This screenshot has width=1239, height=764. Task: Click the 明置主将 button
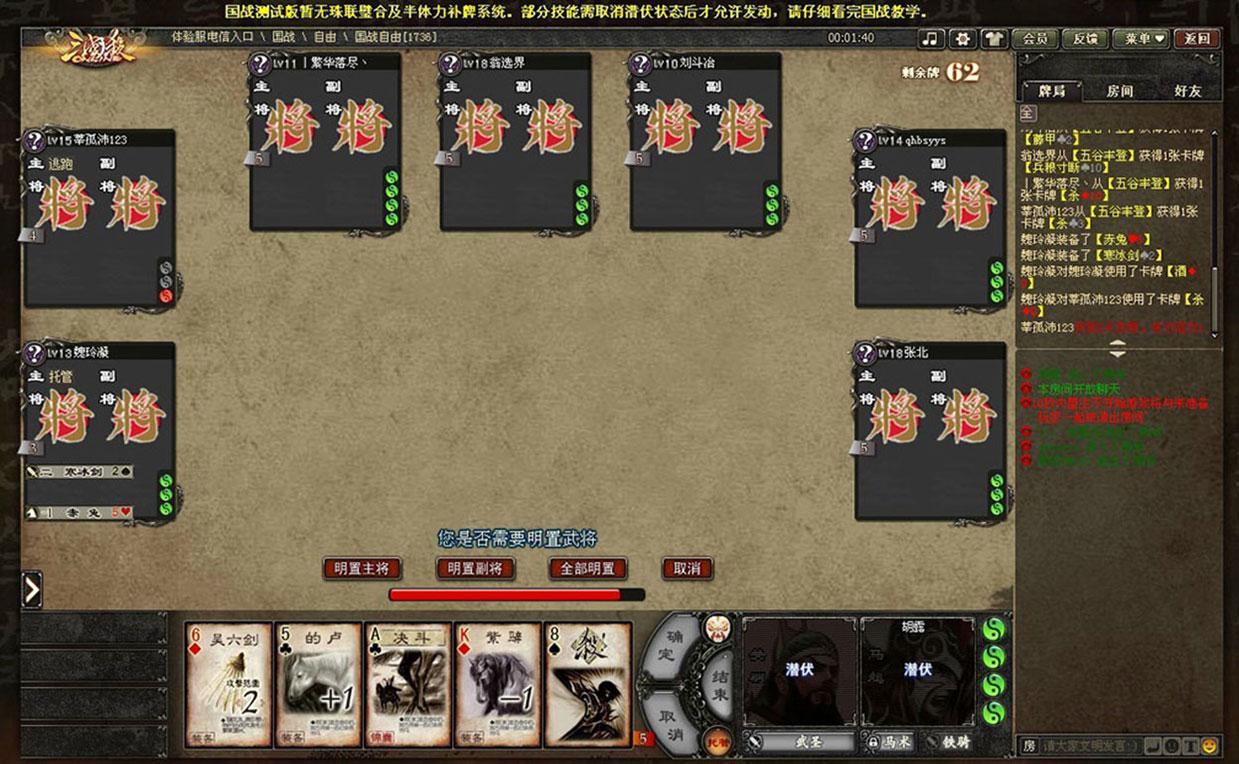361,569
